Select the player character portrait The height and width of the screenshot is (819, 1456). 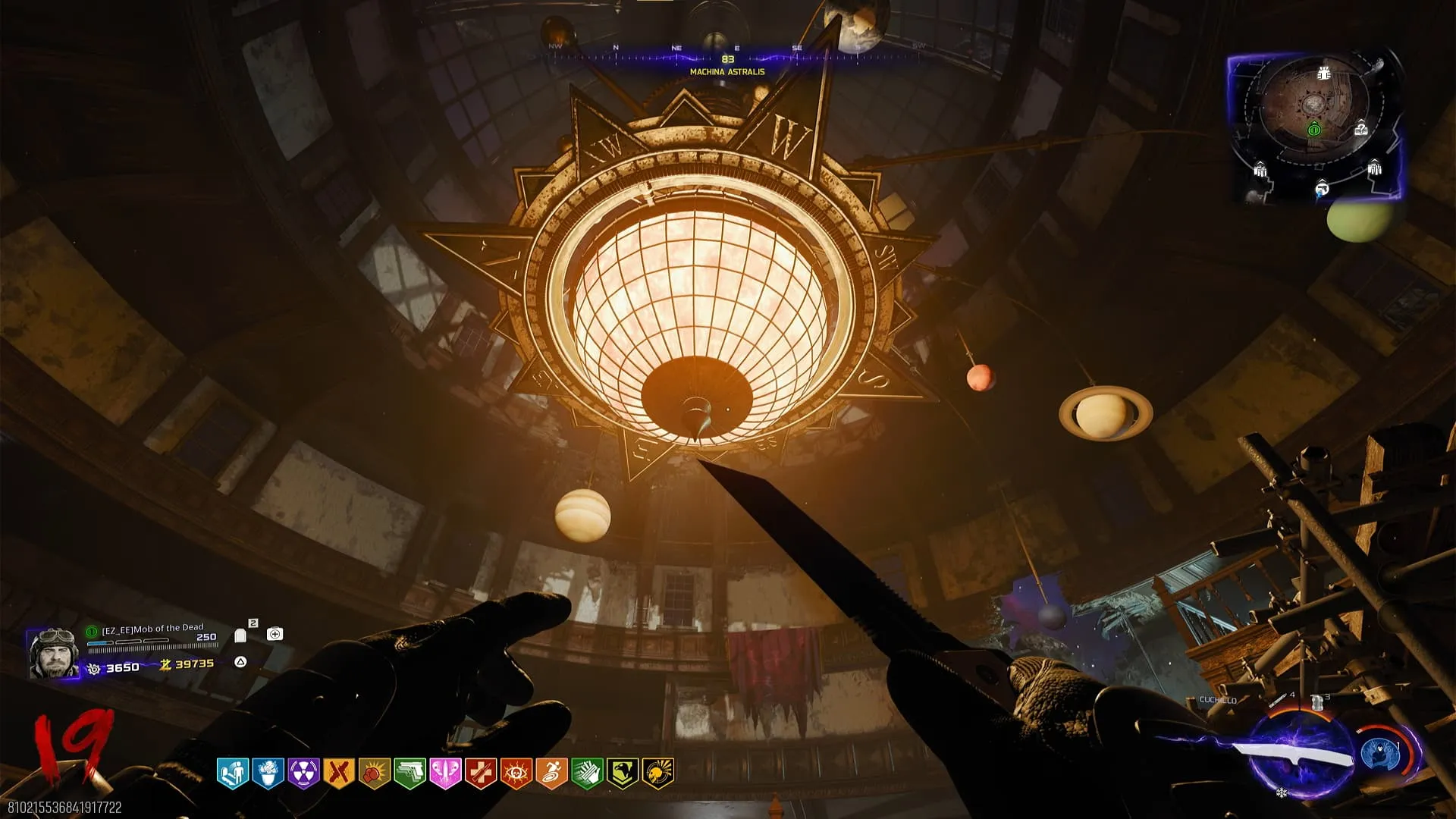[53, 653]
